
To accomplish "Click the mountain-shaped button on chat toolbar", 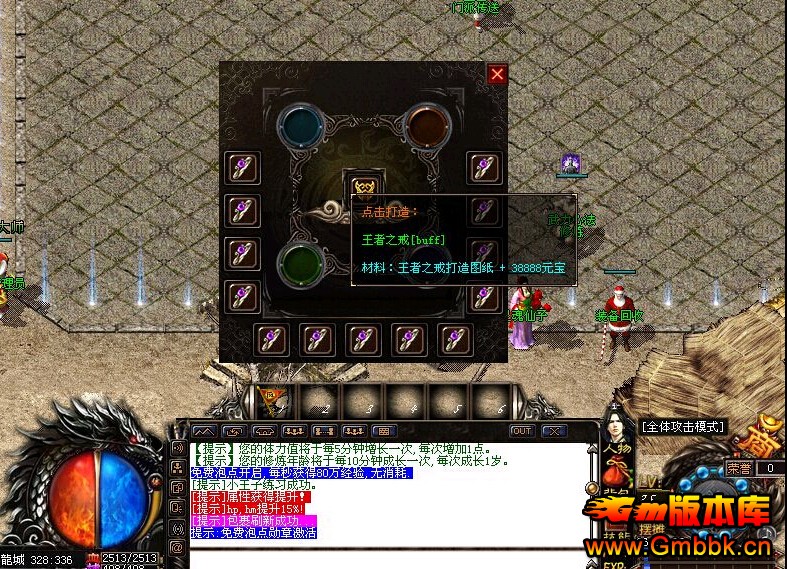I will (204, 431).
